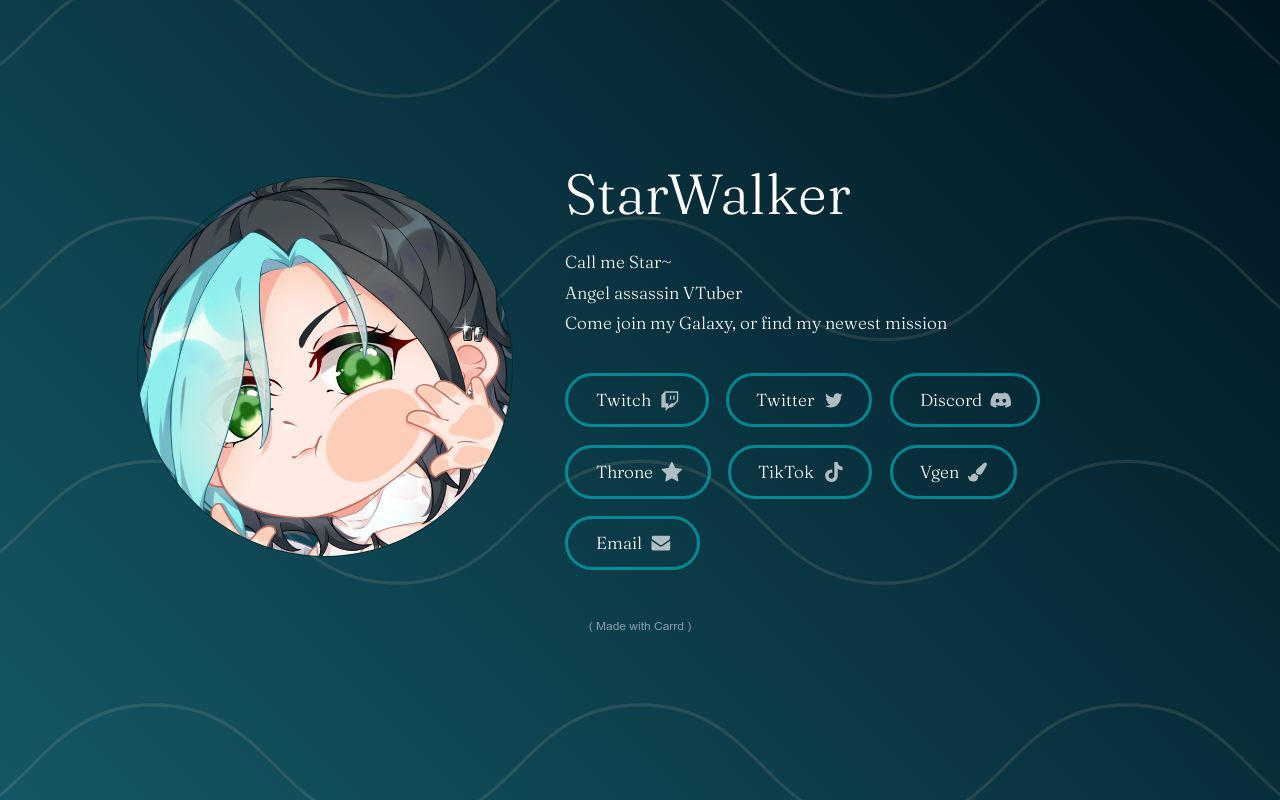This screenshot has height=800, width=1280.
Task: Open the Vgen commissions page
Action: click(953, 472)
